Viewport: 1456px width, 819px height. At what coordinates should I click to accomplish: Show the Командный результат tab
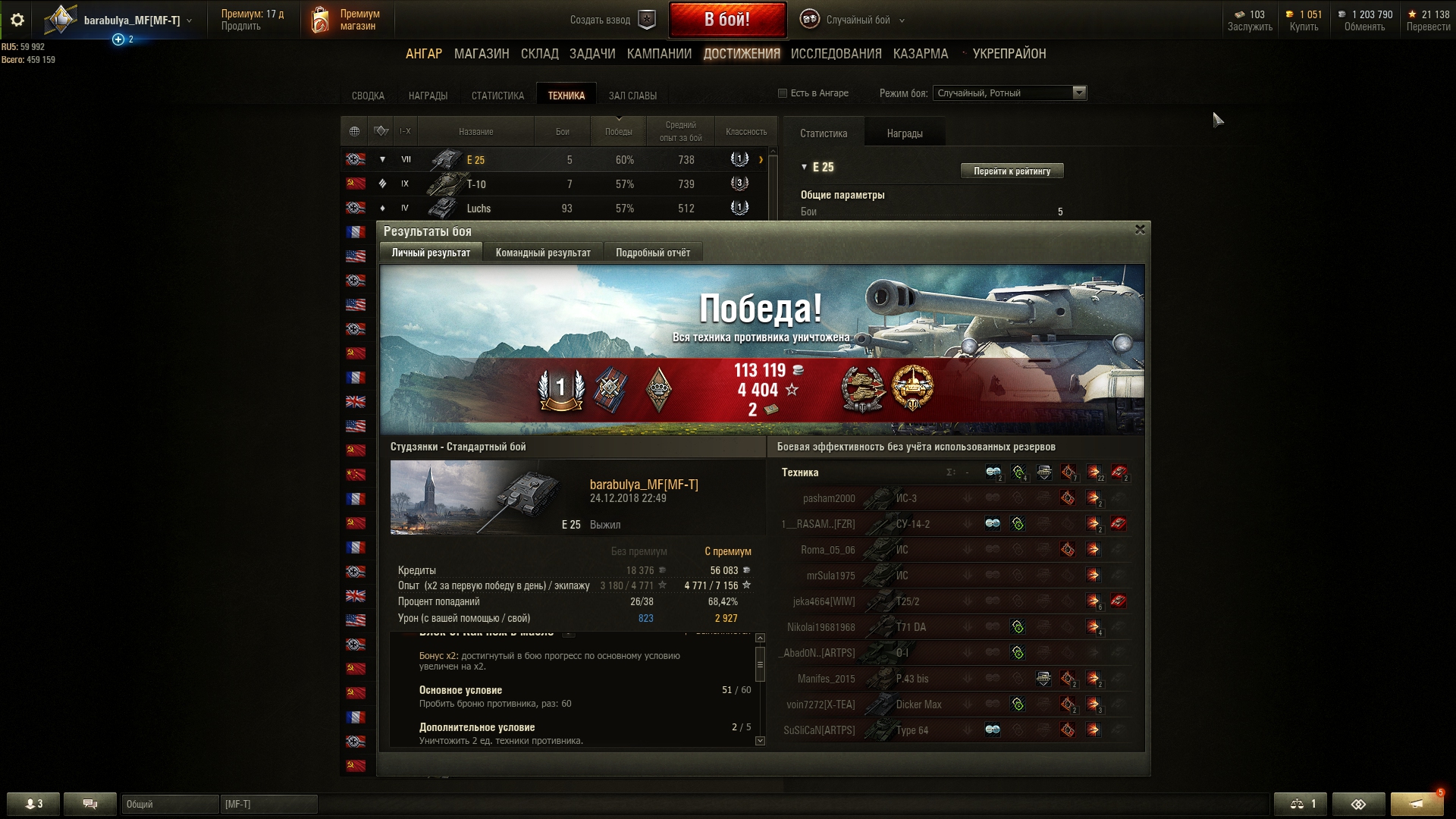543,253
